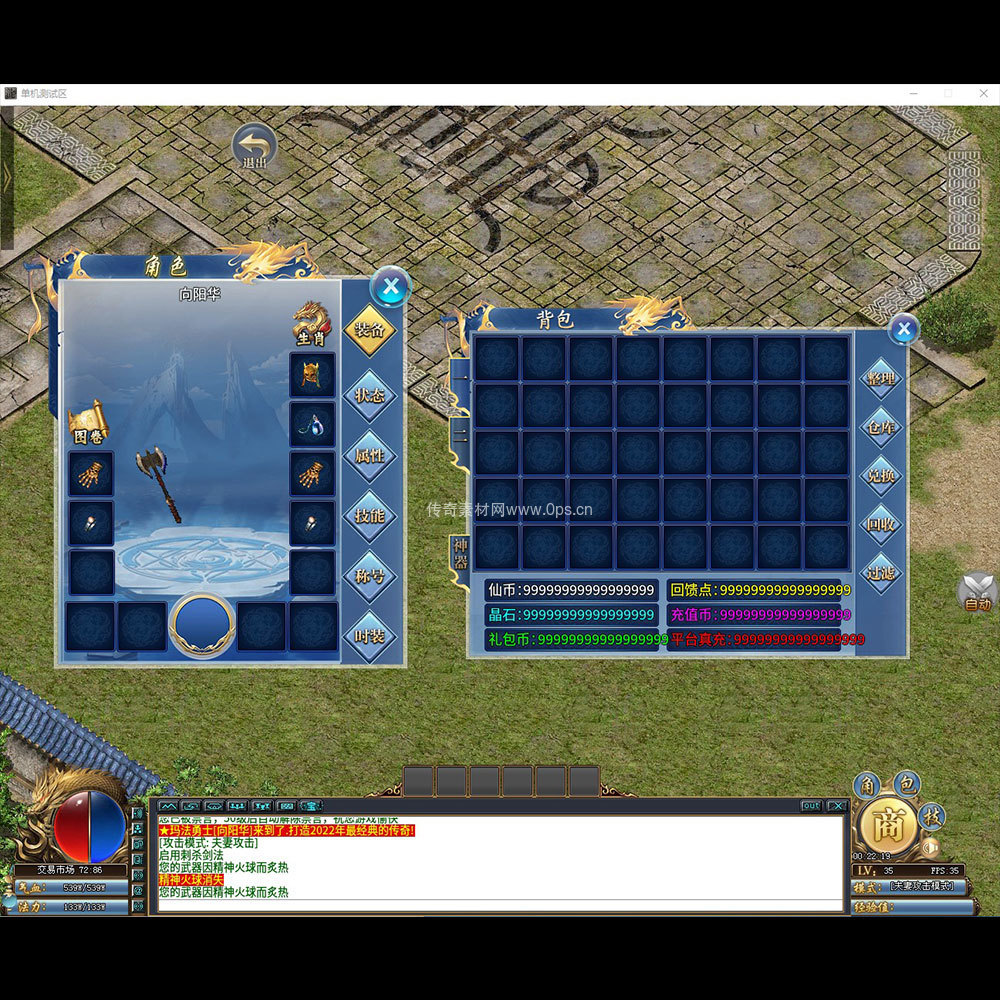Sort the bag with 整理 button
The image size is (1000, 1000).
[x=881, y=378]
